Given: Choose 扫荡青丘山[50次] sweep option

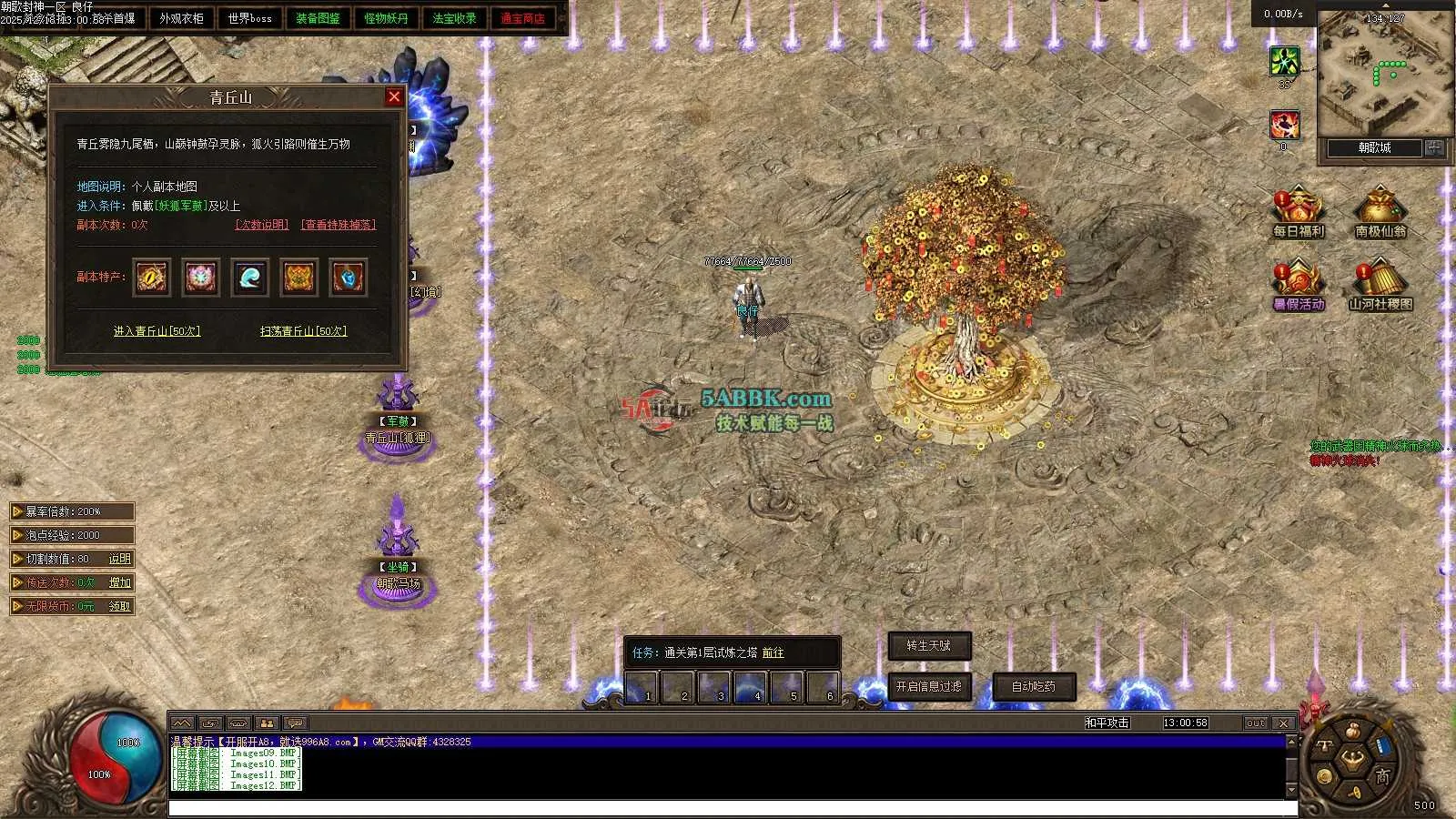Looking at the screenshot, I should tap(303, 331).
